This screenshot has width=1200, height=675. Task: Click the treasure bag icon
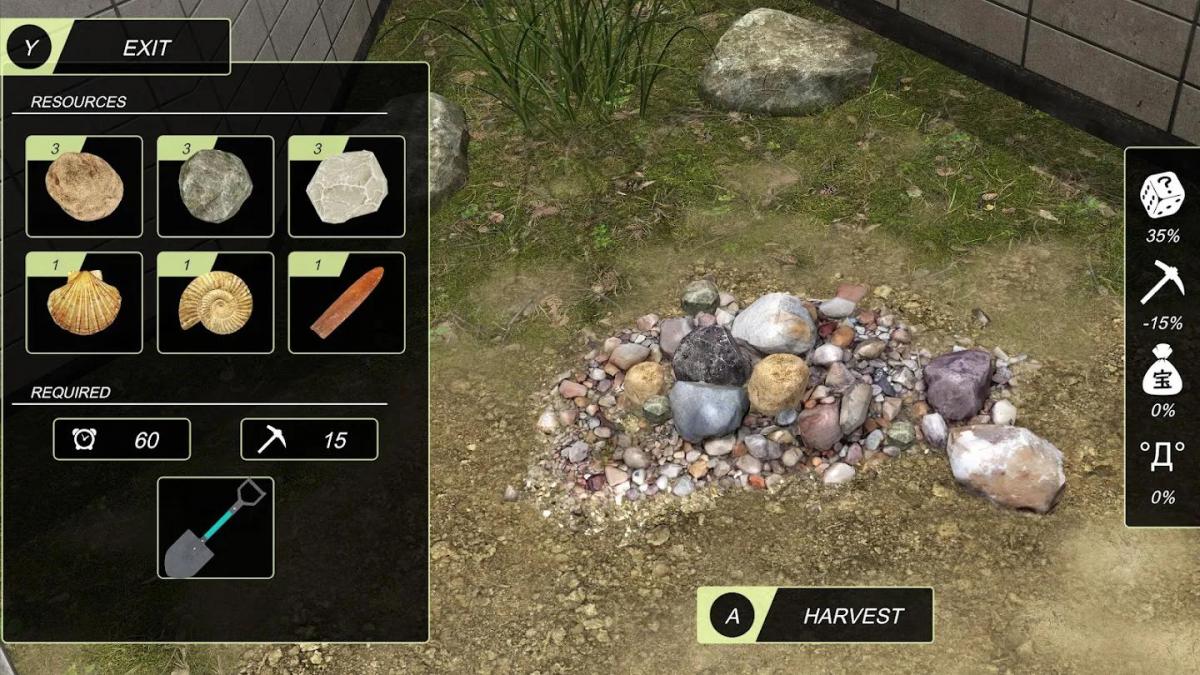tap(1162, 372)
